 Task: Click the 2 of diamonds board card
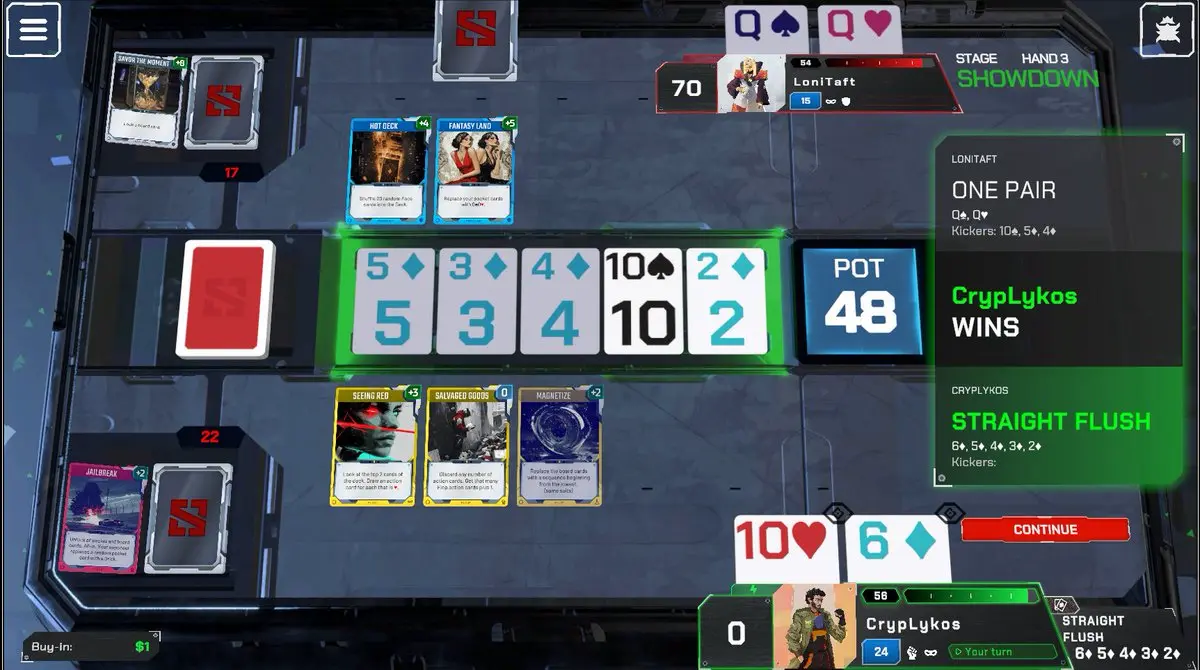(x=727, y=302)
